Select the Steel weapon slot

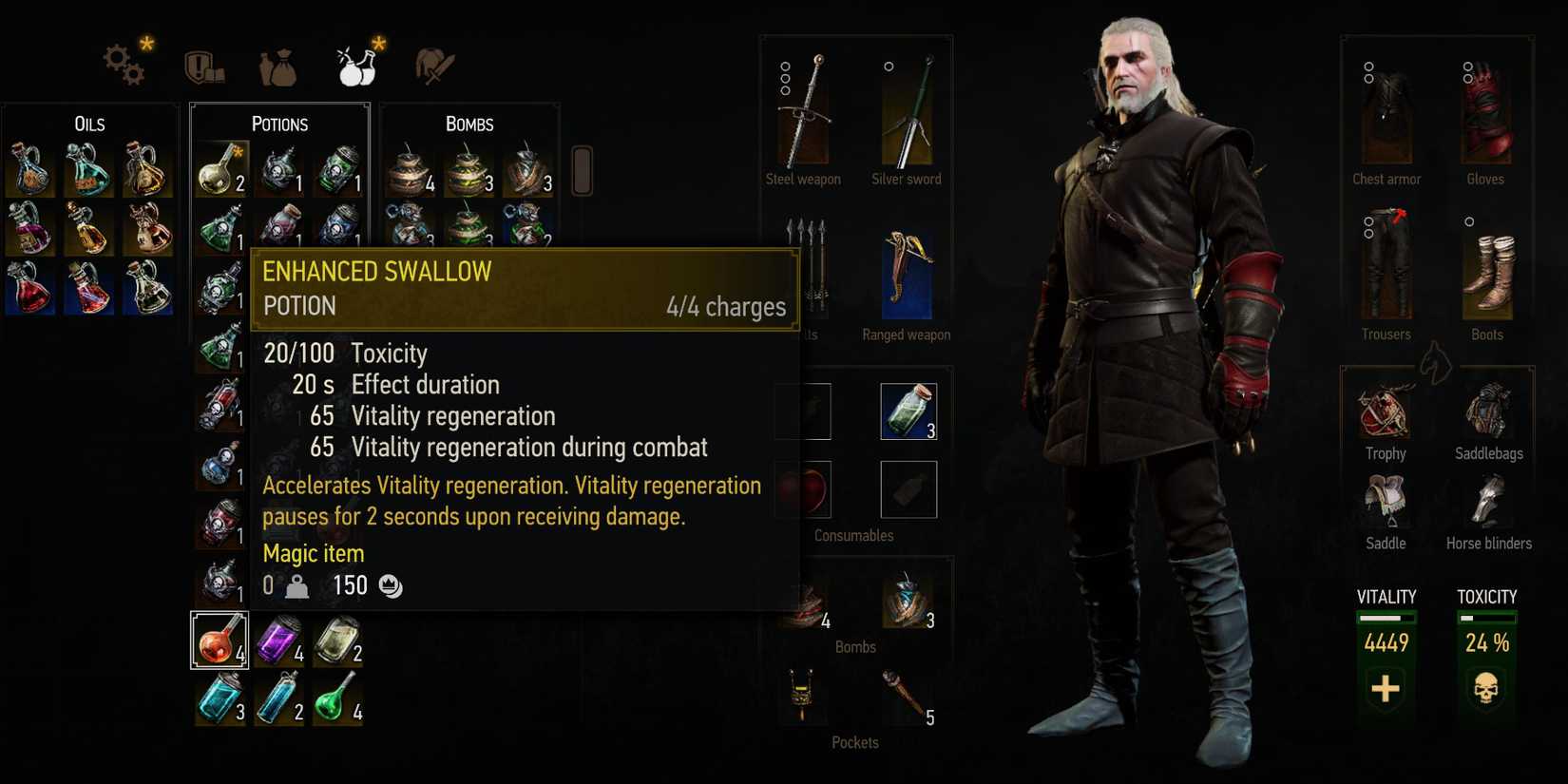(803, 114)
